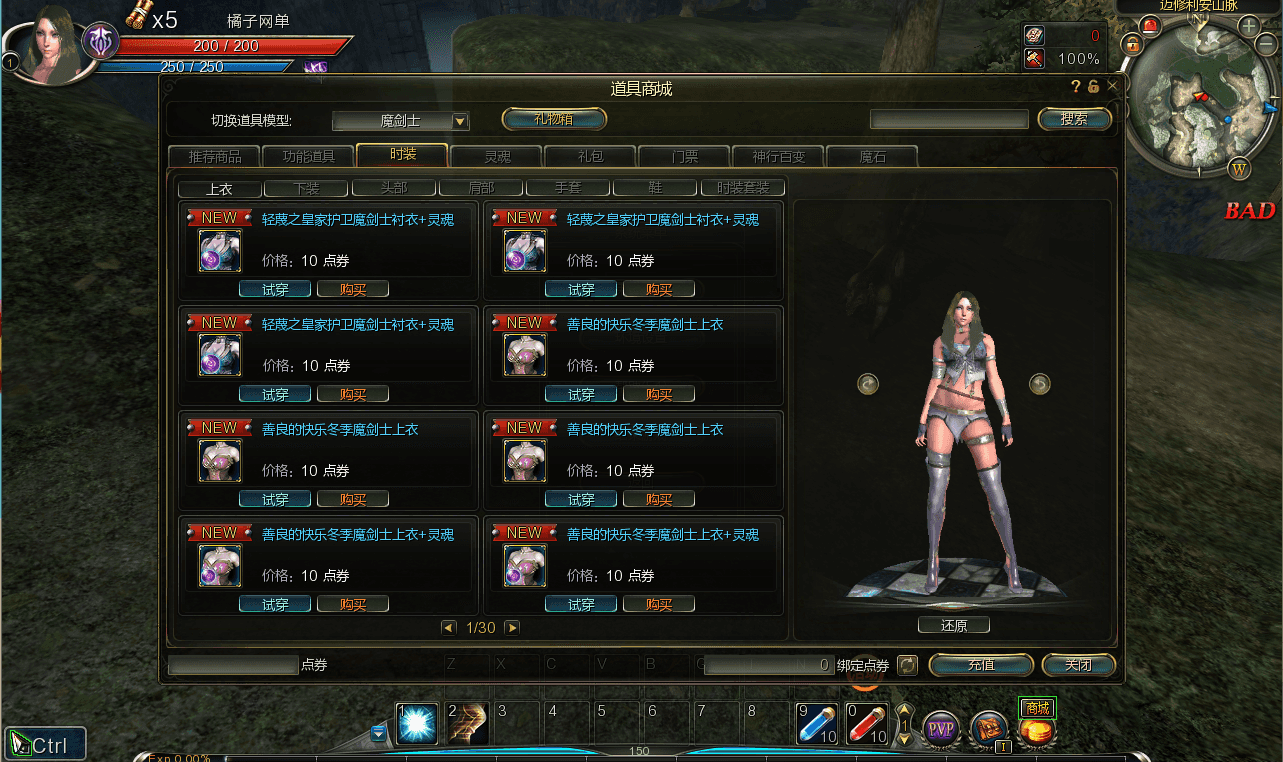Screen dimensions: 1283x762
Task: Use the red potion in hotbar
Action: click(867, 724)
